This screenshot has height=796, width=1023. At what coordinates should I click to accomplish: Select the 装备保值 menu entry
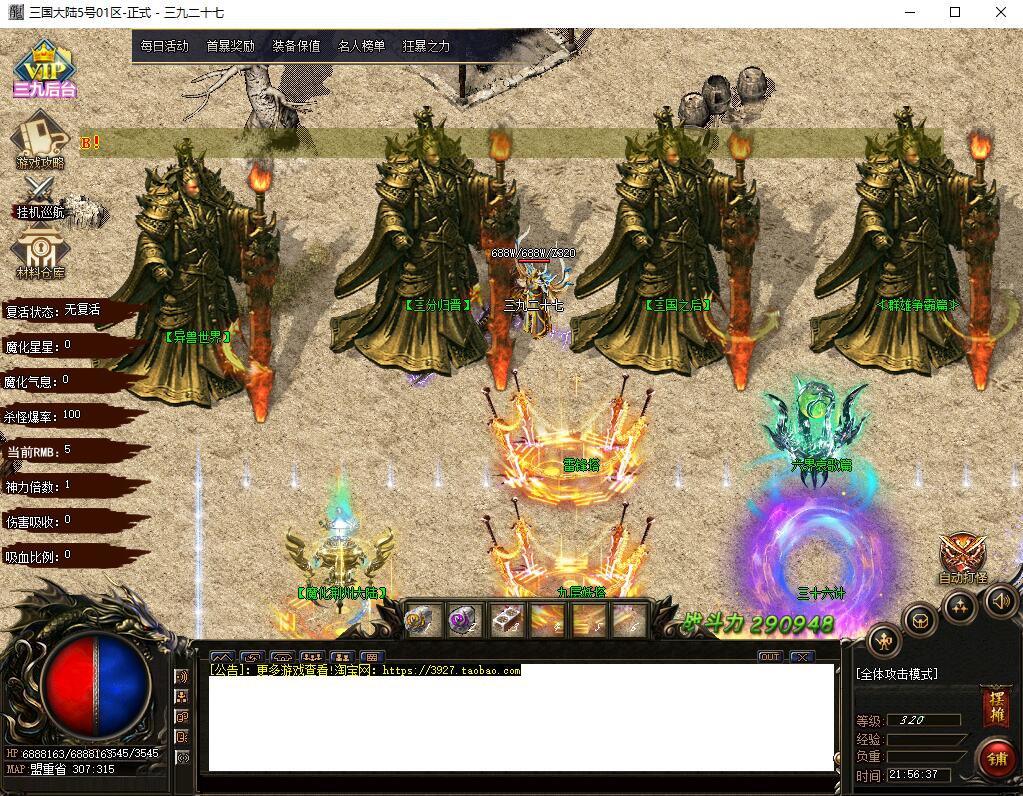pos(296,46)
